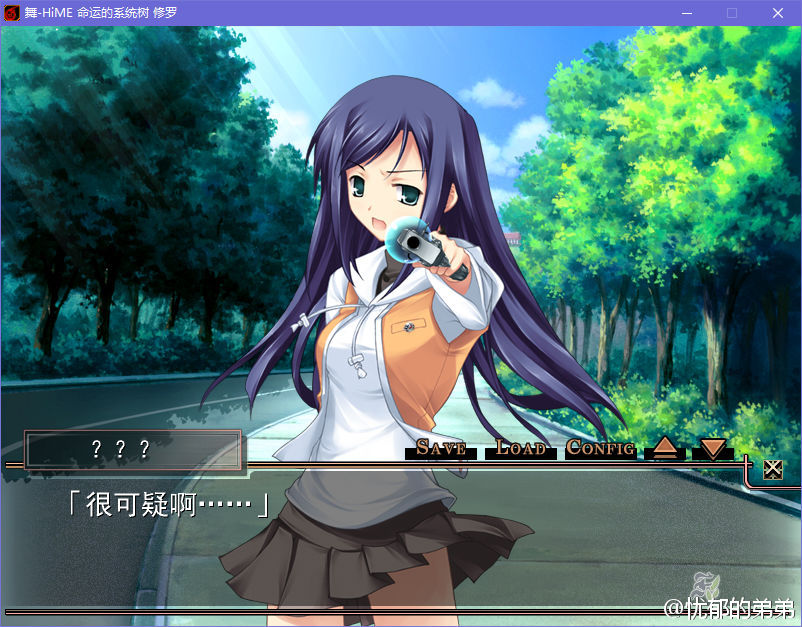The width and height of the screenshot is (802, 627).
Task: Click the up arrow button
Action: point(665,449)
